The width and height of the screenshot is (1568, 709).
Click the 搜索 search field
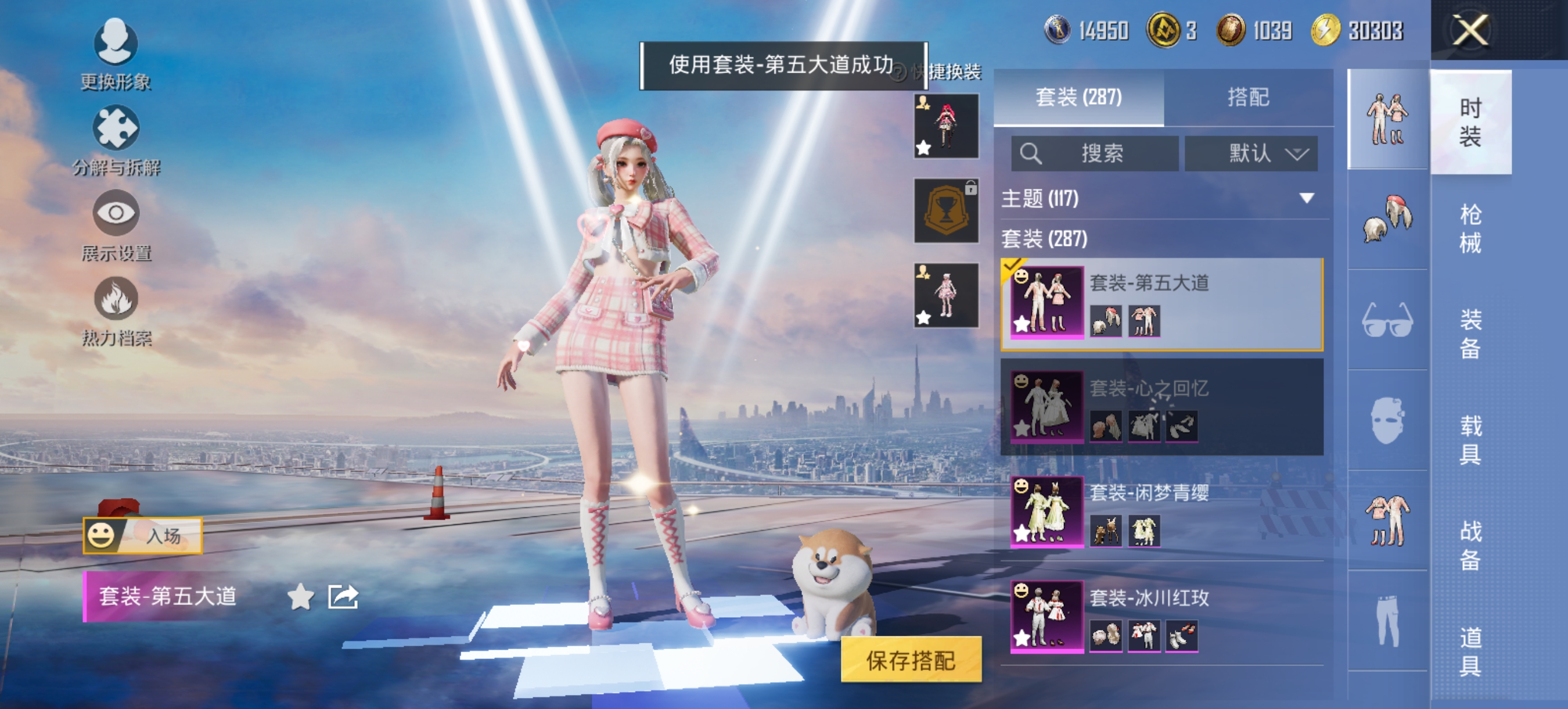1096,153
